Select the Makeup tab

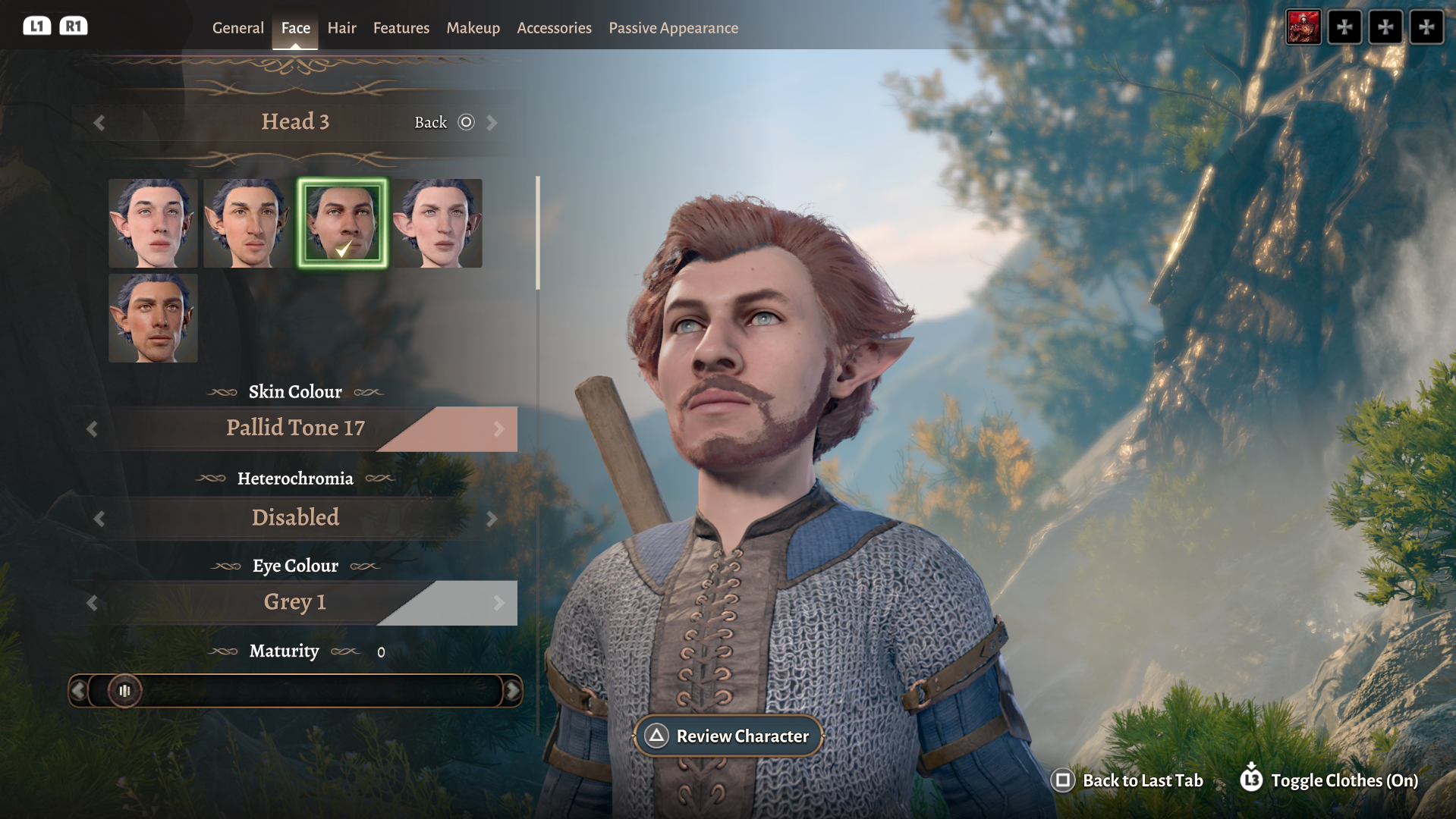pos(473,28)
